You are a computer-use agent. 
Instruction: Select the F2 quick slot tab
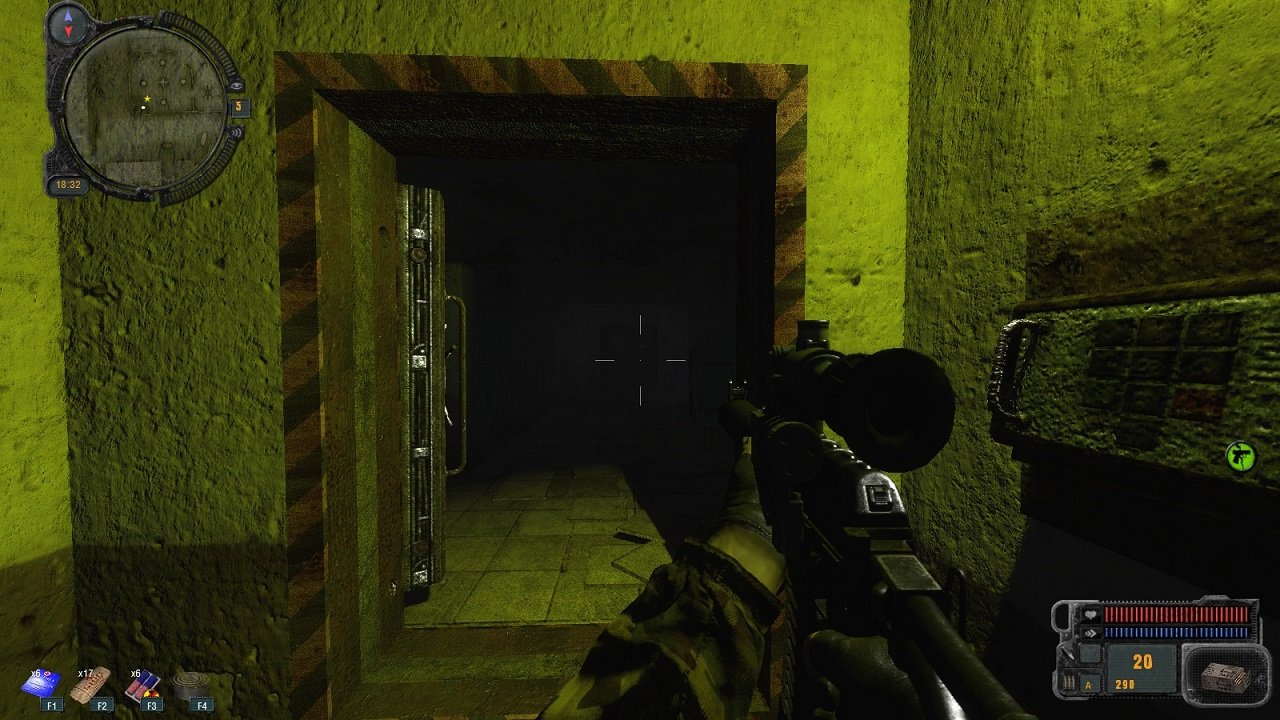point(103,704)
